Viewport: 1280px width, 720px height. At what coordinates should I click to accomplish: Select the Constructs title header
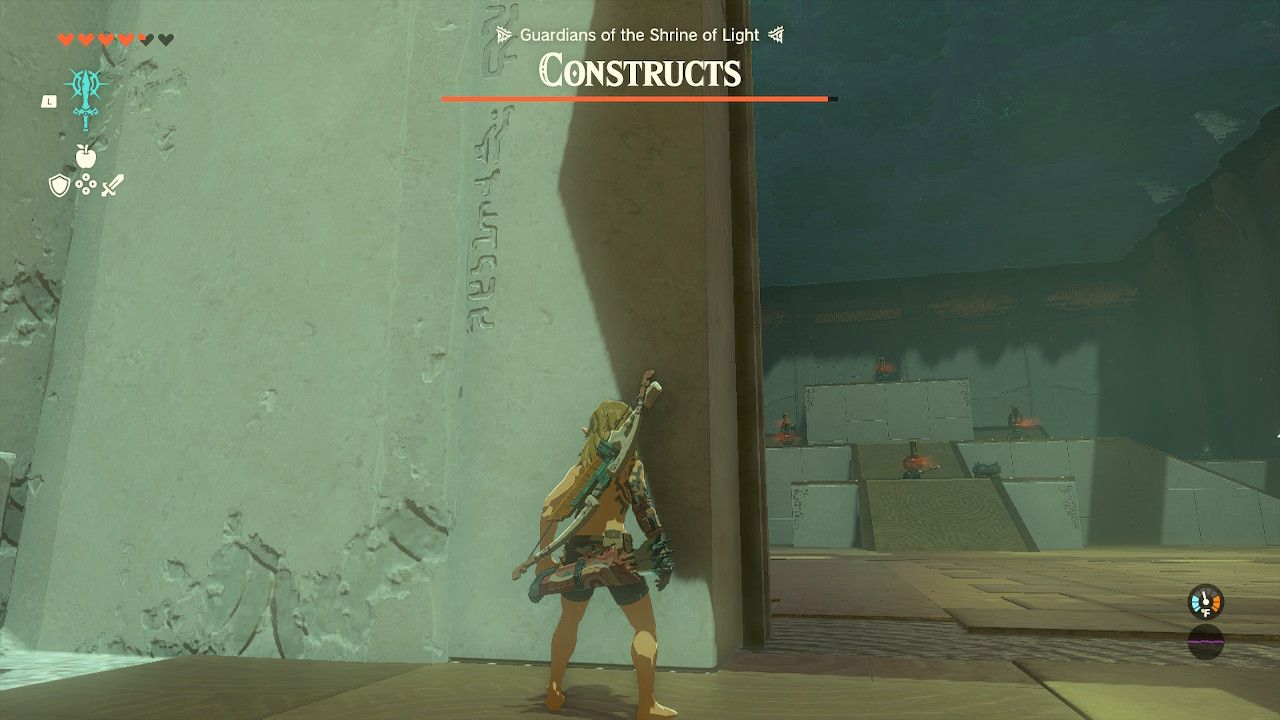tap(637, 73)
